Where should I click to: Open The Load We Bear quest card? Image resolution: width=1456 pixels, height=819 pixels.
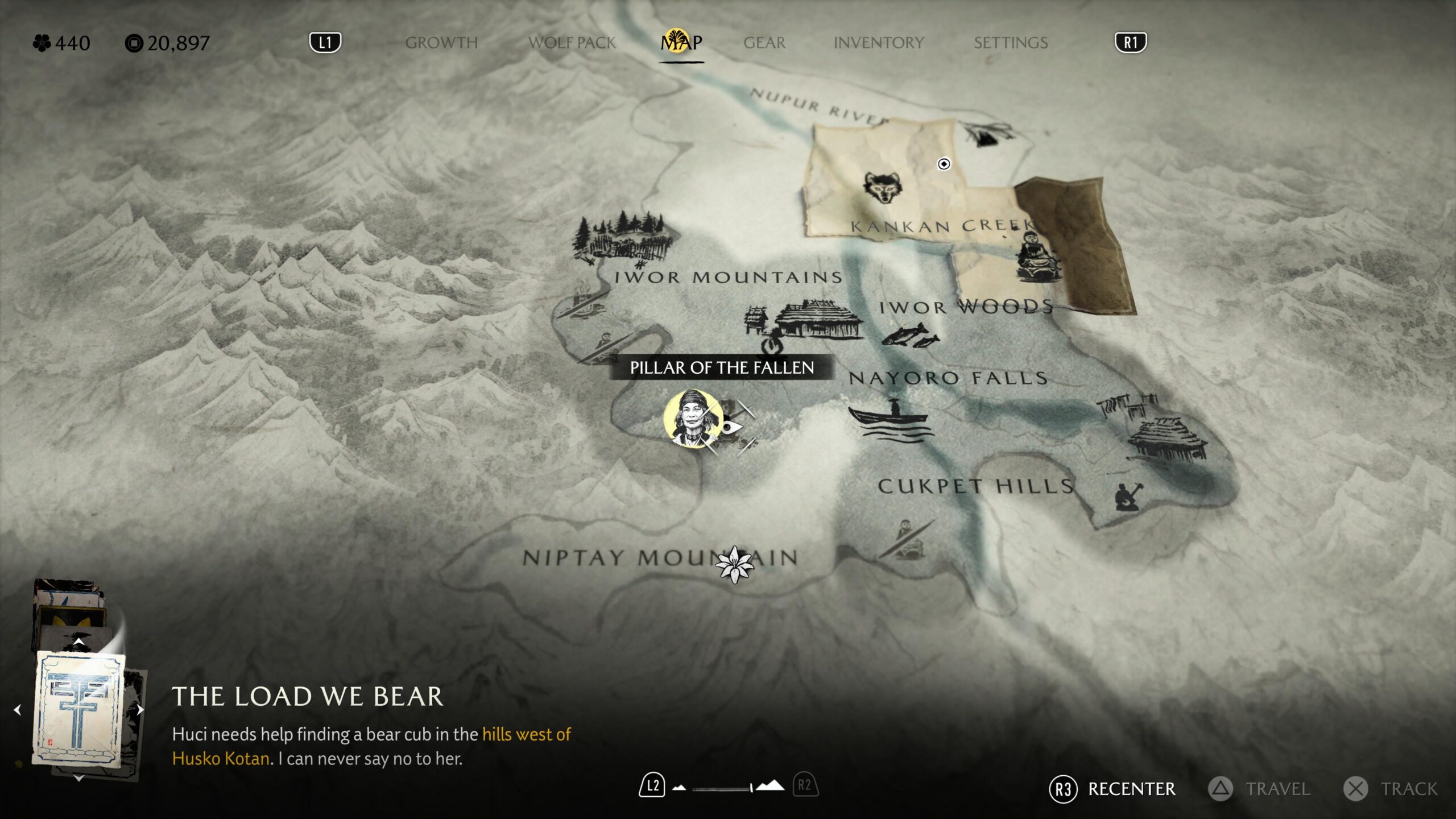click(79, 710)
